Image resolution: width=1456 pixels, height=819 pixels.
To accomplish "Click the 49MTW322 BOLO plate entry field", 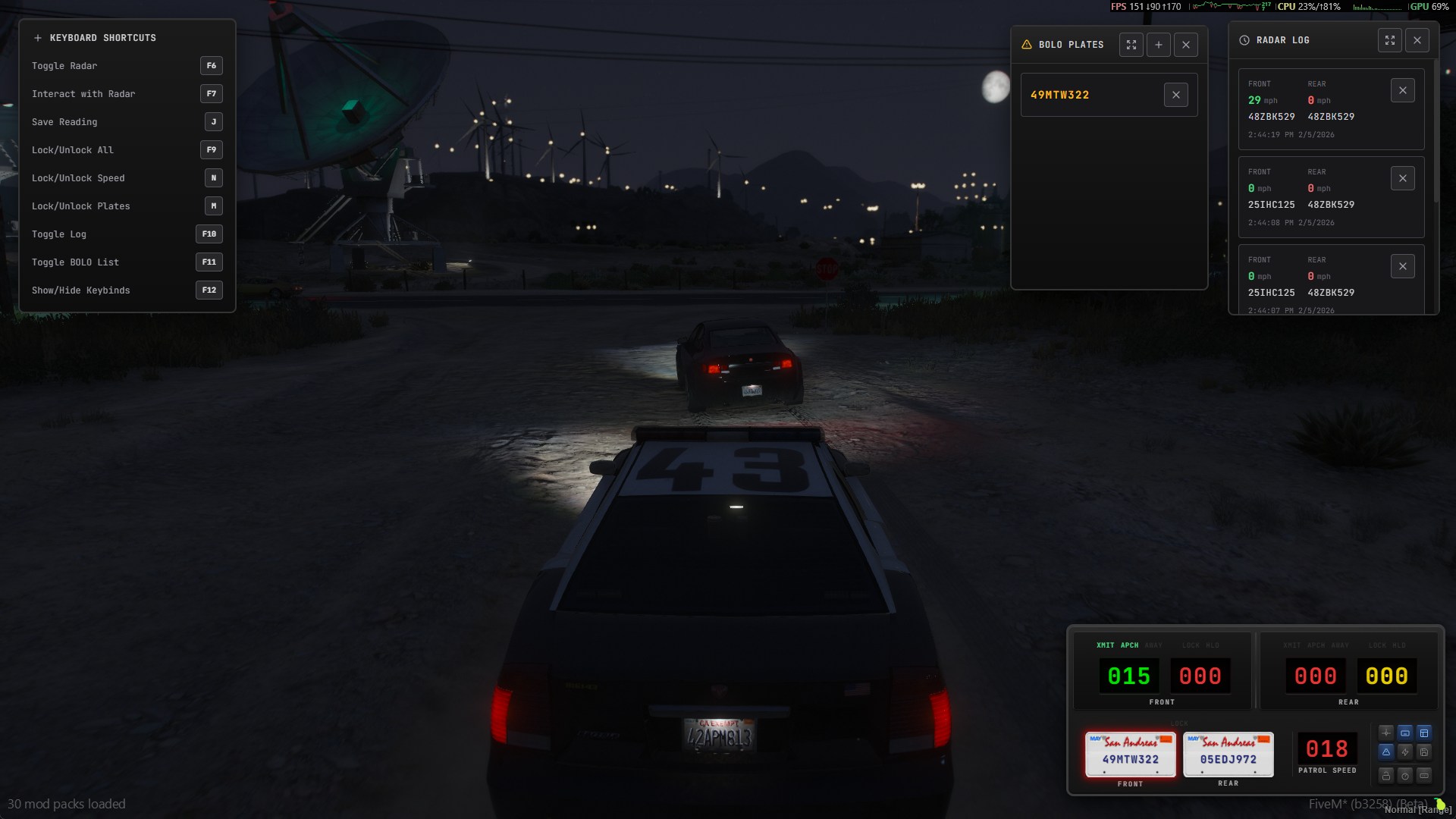I will pos(1092,94).
